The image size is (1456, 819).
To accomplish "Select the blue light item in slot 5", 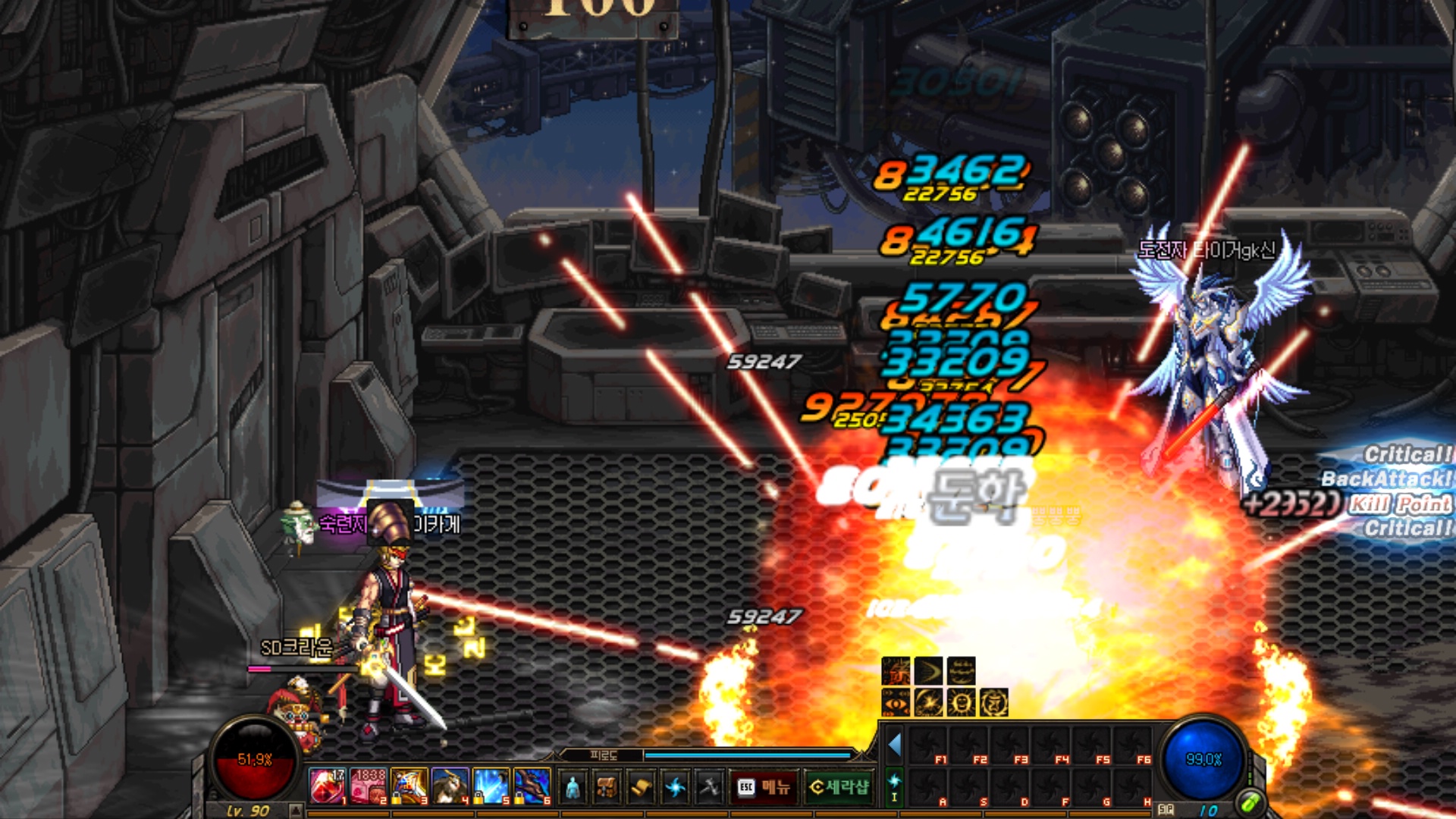I will [x=491, y=786].
